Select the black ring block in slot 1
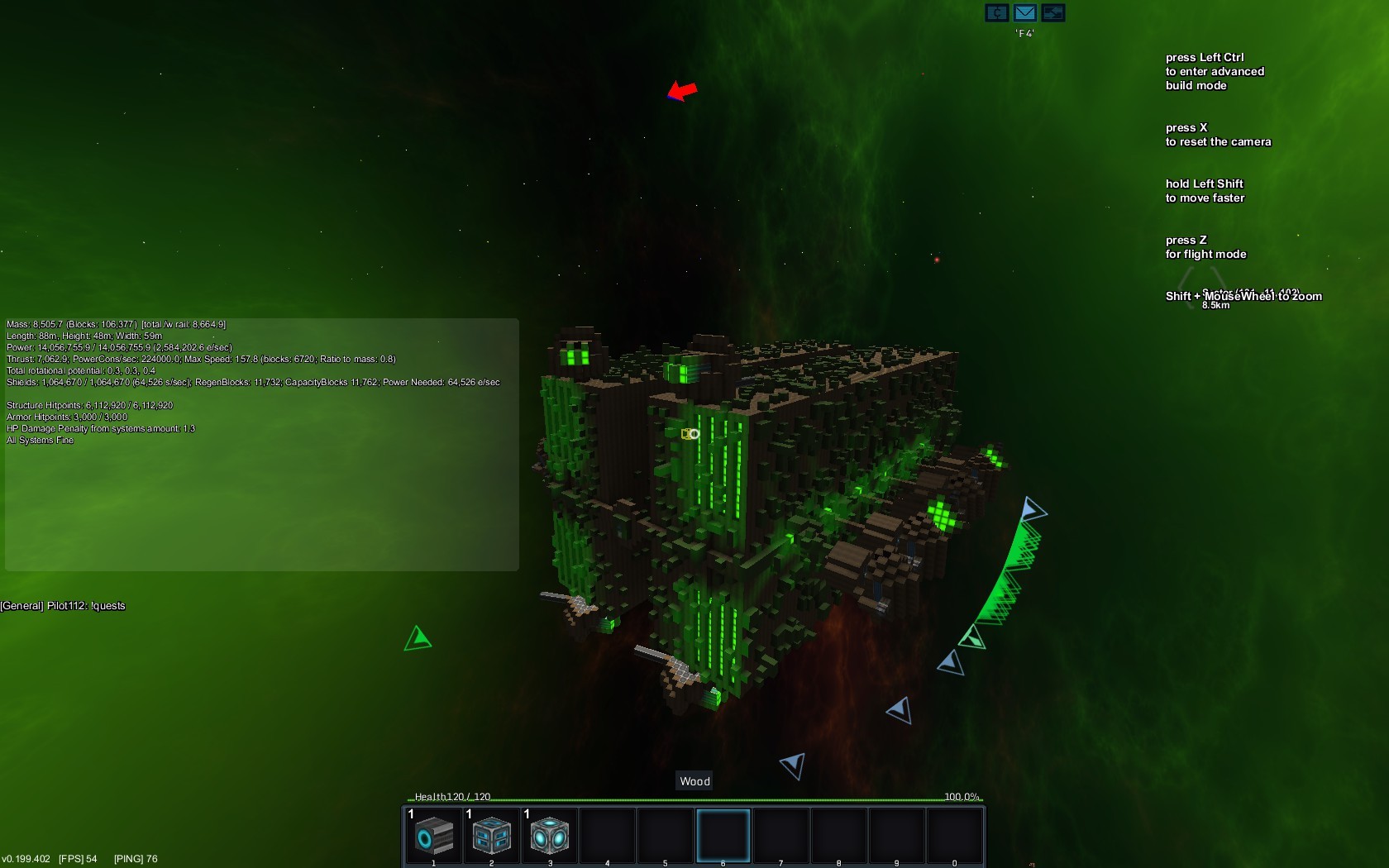This screenshot has height=868, width=1389. point(434,837)
